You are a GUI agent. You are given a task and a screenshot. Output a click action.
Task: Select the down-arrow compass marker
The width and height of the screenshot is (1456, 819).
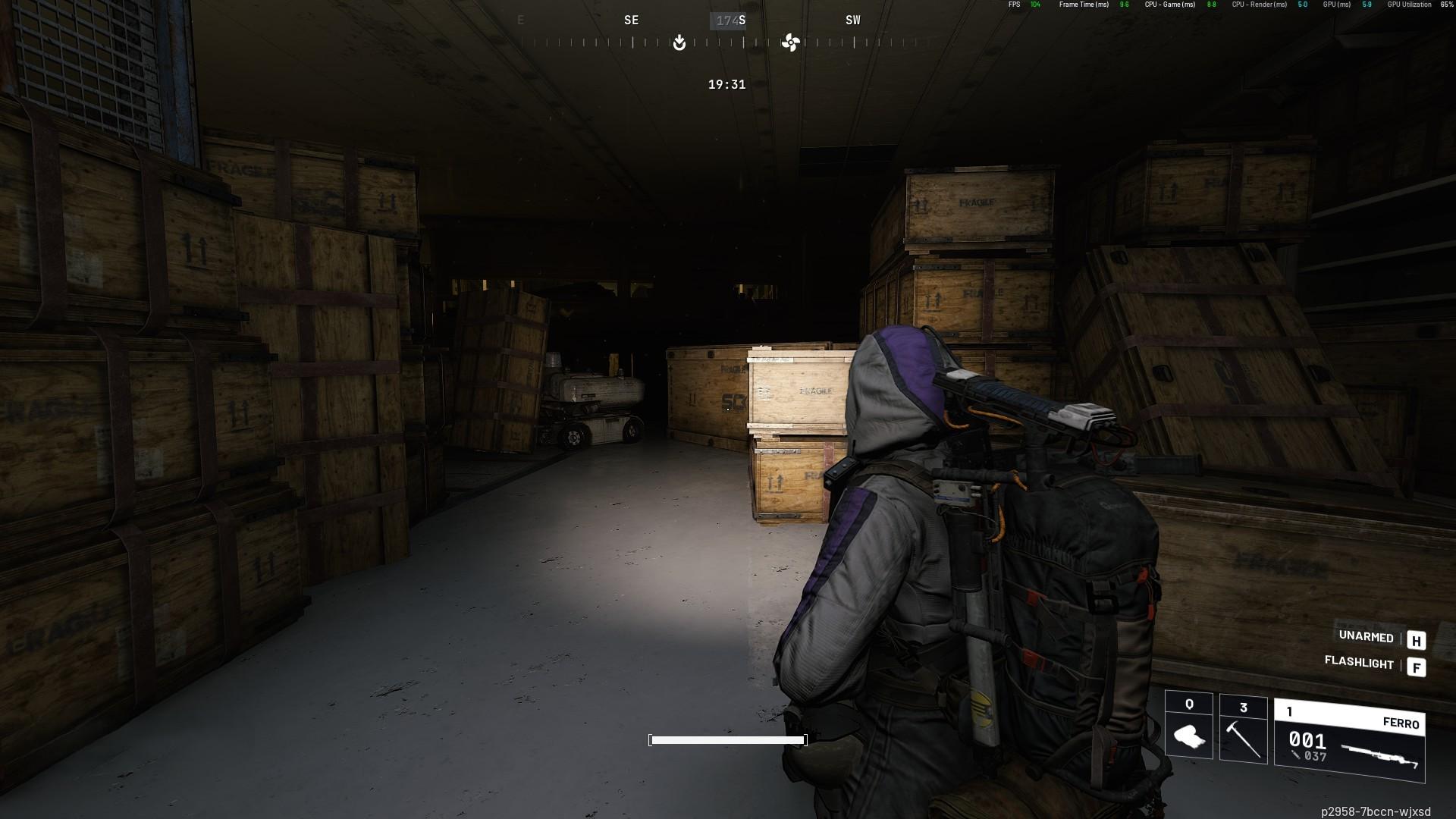679,42
